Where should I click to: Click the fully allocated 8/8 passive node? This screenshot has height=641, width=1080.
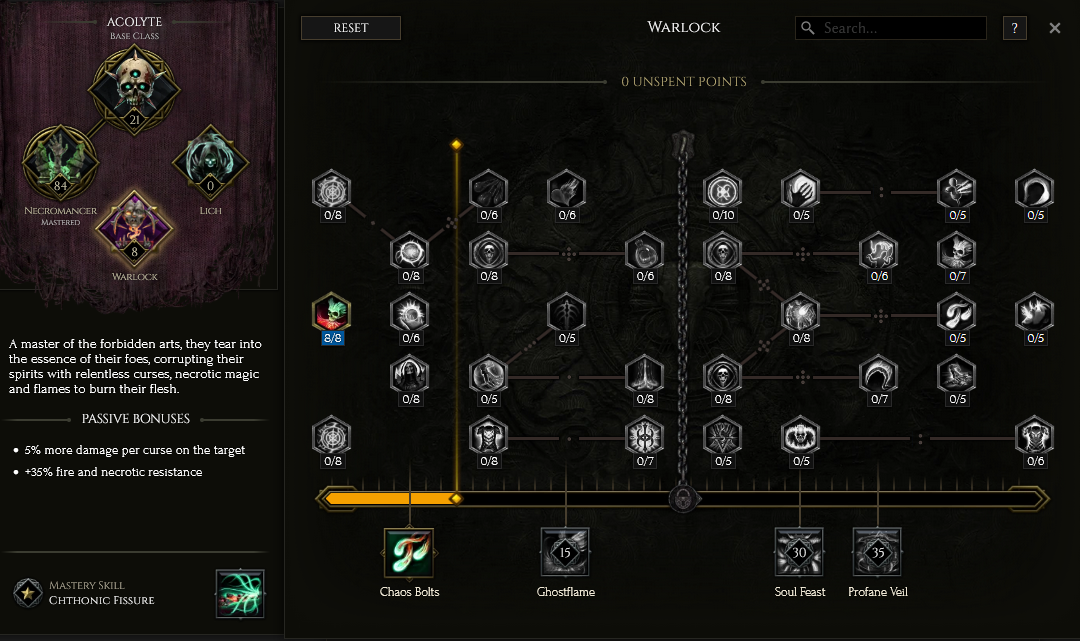[330, 313]
